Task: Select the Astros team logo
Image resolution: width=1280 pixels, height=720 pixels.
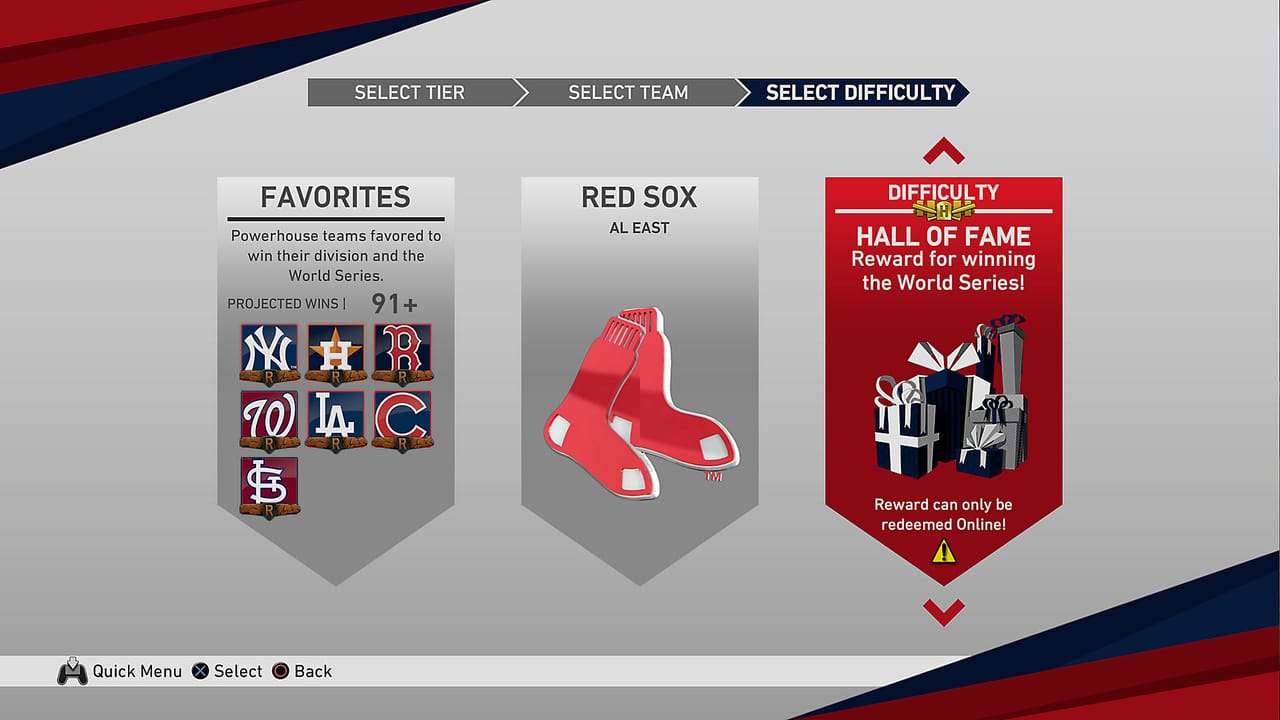Action: pyautogui.click(x=335, y=352)
